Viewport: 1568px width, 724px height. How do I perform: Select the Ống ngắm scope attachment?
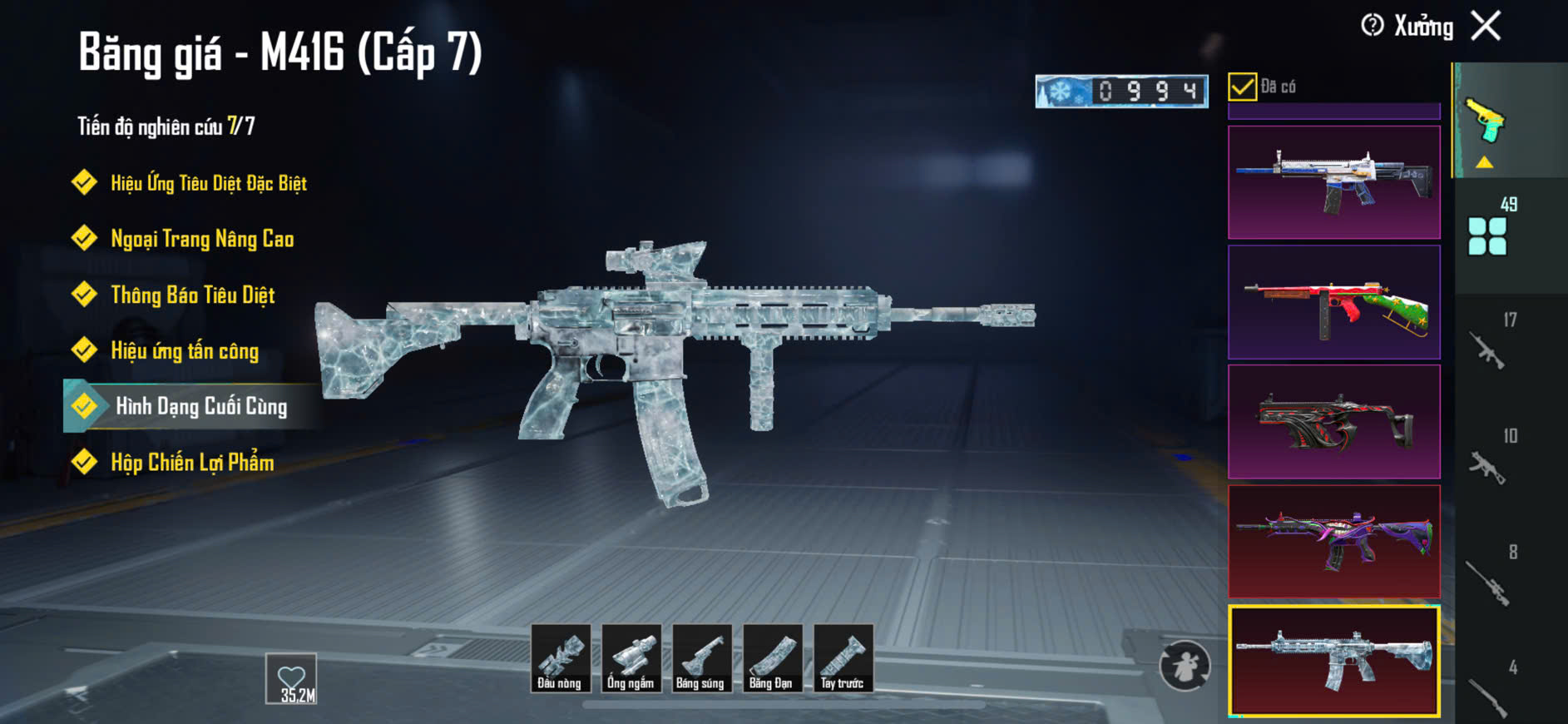[x=631, y=658]
